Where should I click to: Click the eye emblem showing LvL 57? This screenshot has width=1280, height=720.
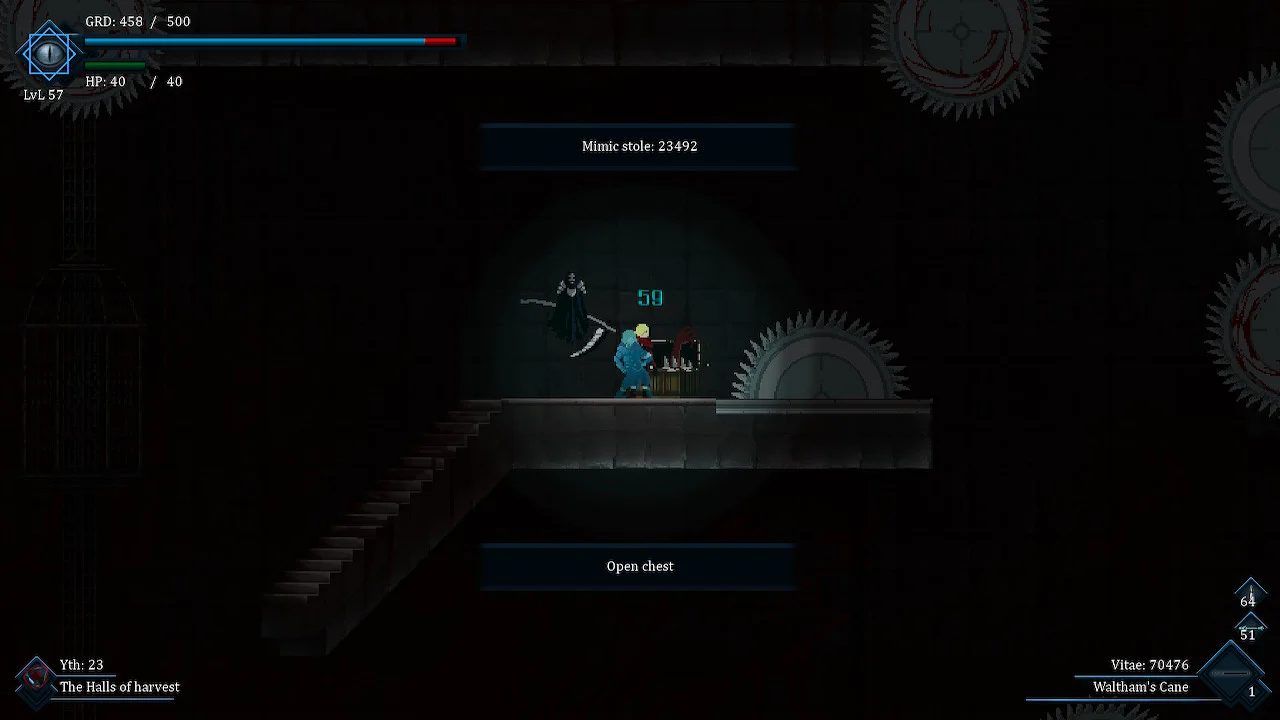48,53
